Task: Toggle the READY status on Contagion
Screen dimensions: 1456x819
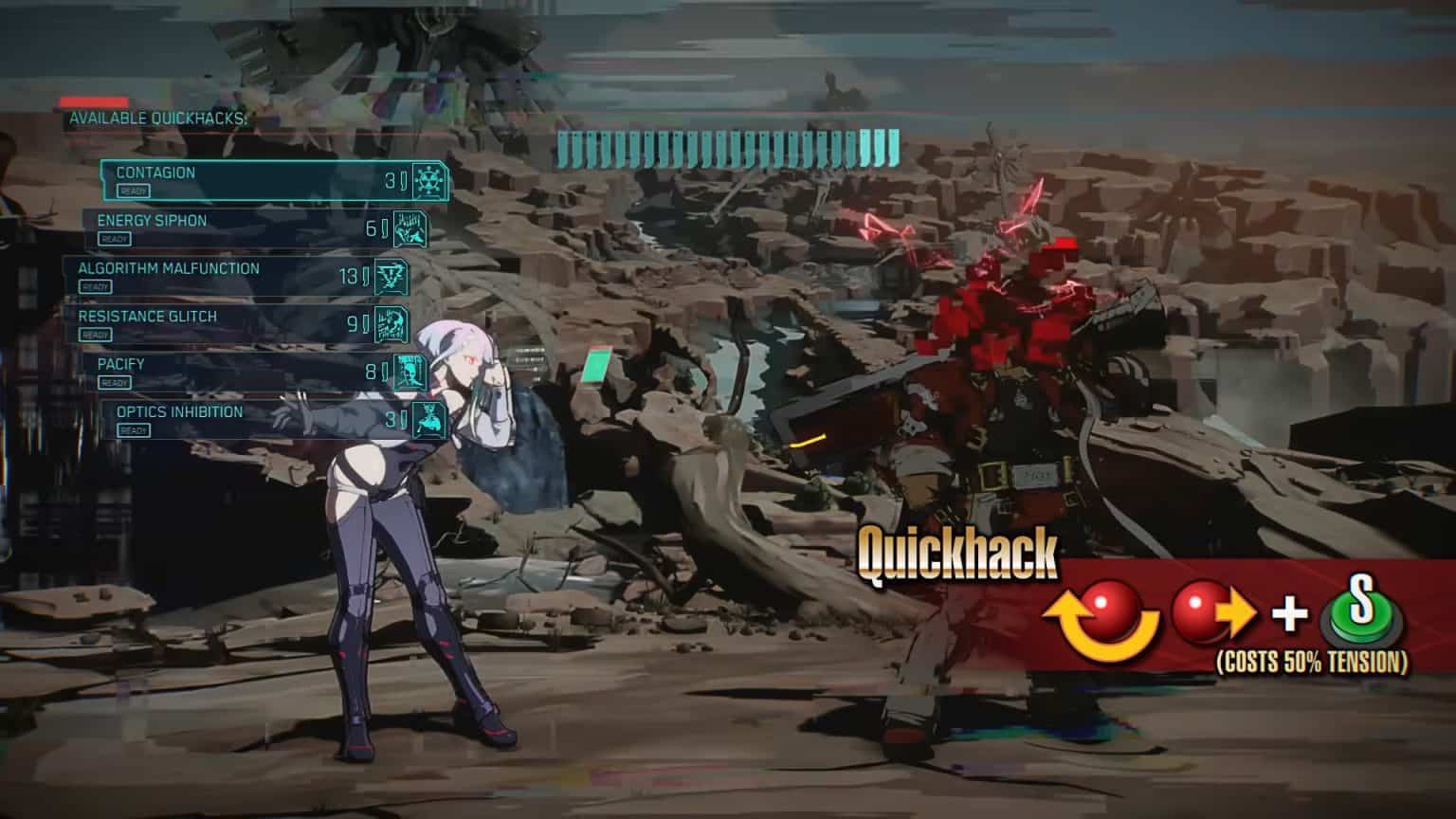Action: [x=134, y=191]
